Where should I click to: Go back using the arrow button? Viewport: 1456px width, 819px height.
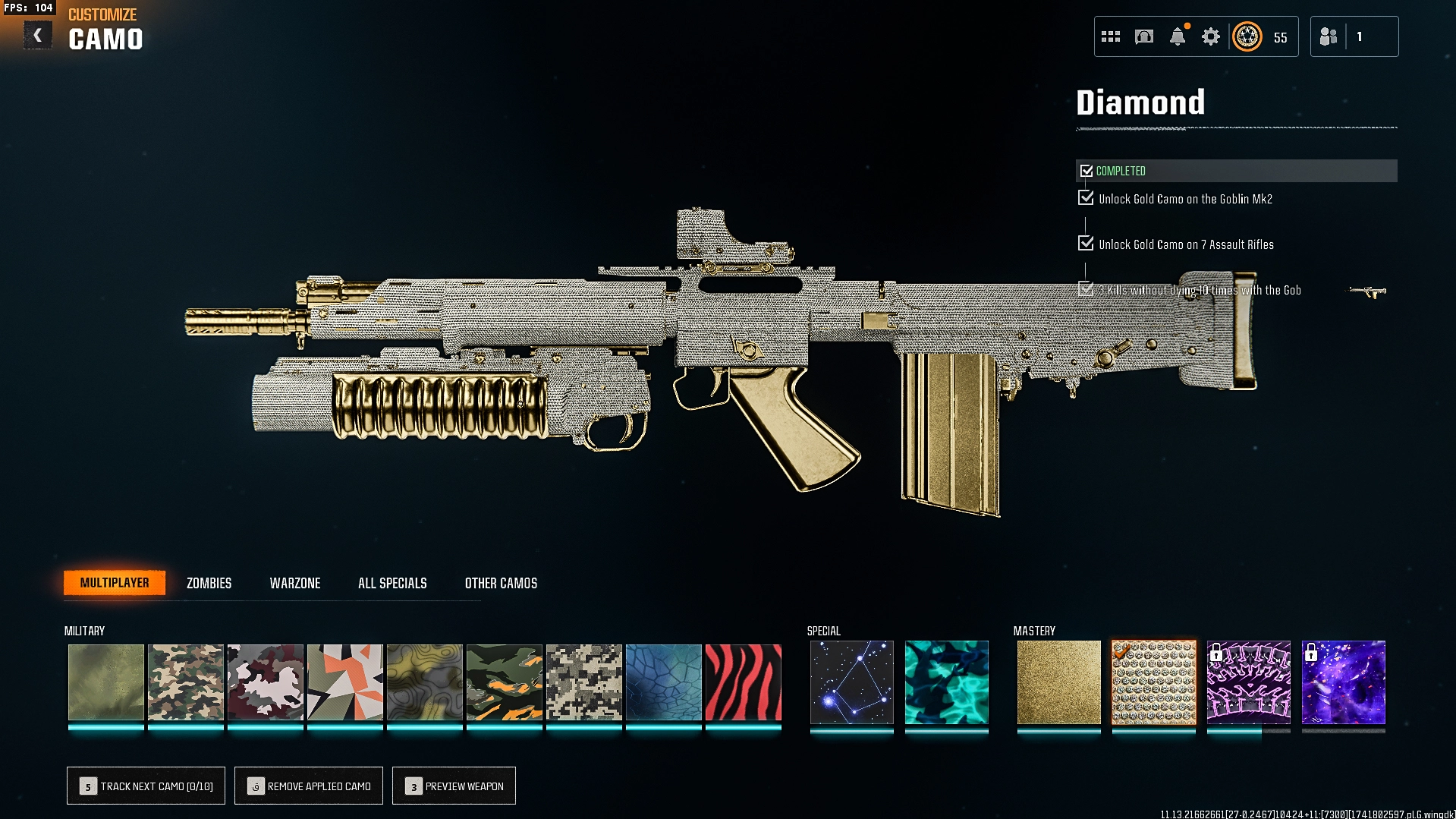click(x=37, y=36)
